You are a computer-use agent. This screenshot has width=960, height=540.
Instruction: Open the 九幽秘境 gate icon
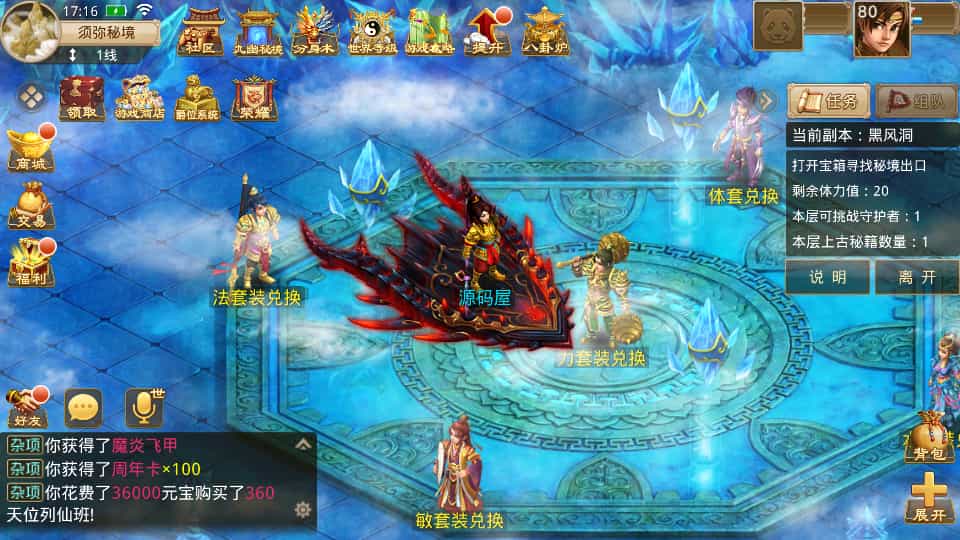click(256, 32)
